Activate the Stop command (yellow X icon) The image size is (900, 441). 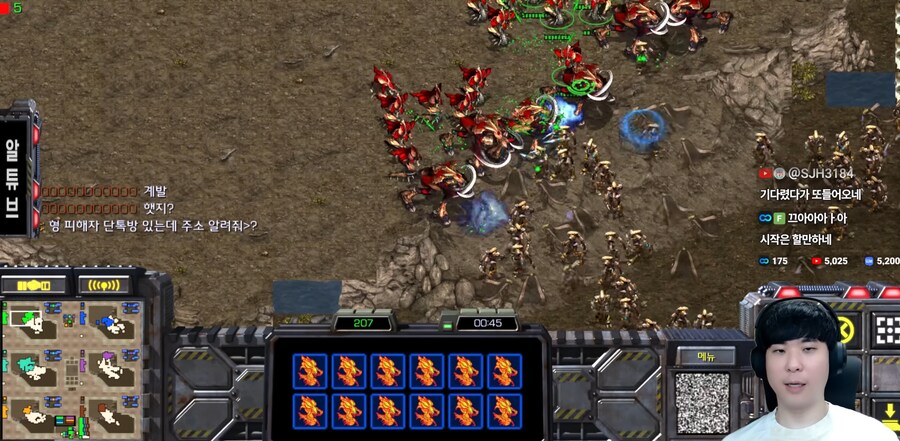point(845,330)
